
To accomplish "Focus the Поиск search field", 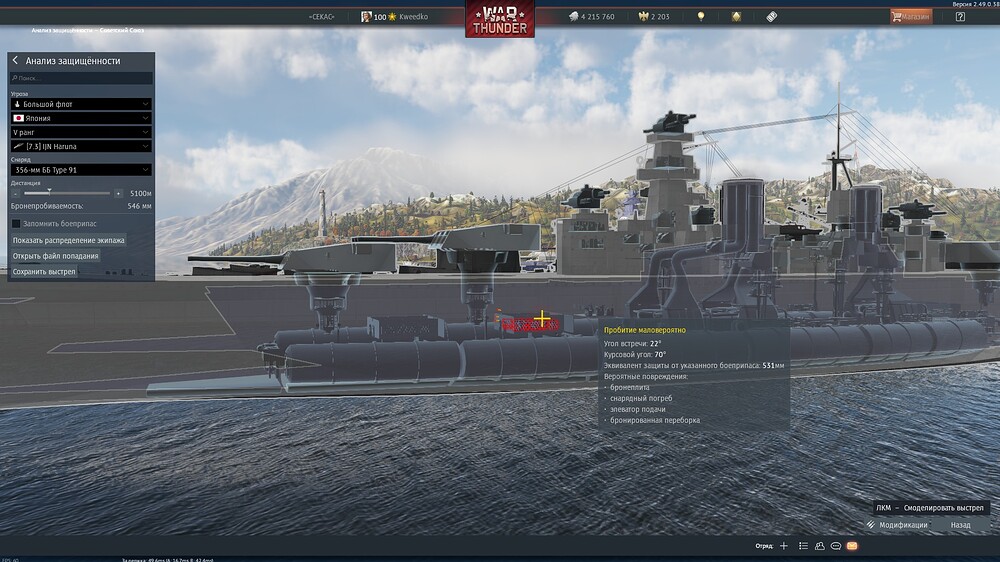I will (x=82, y=77).
